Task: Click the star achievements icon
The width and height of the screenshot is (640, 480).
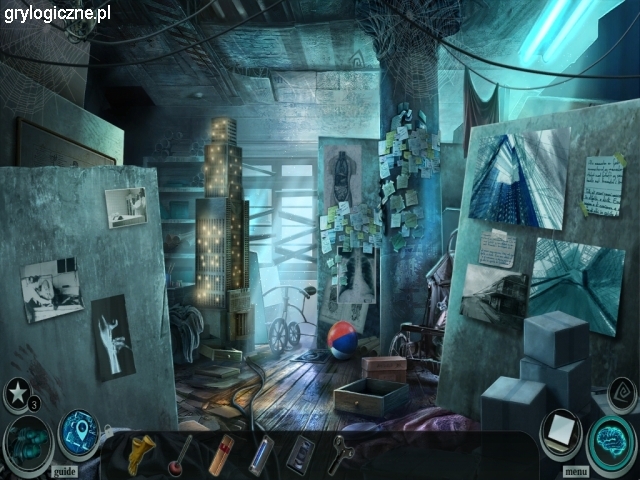Action: (18, 391)
